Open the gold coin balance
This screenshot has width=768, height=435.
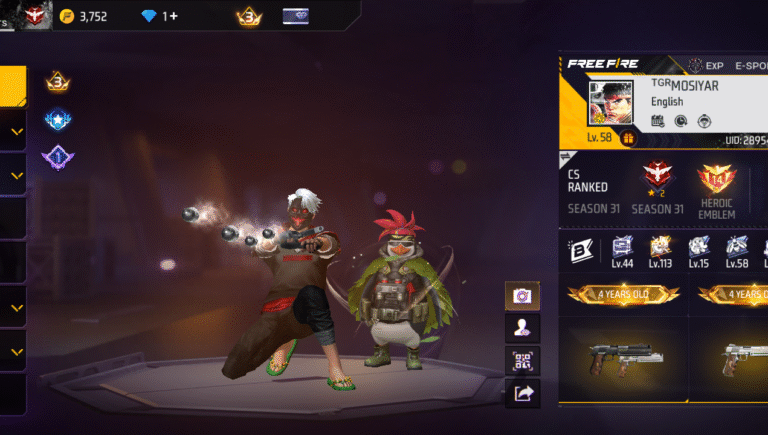pyautogui.click(x=84, y=16)
